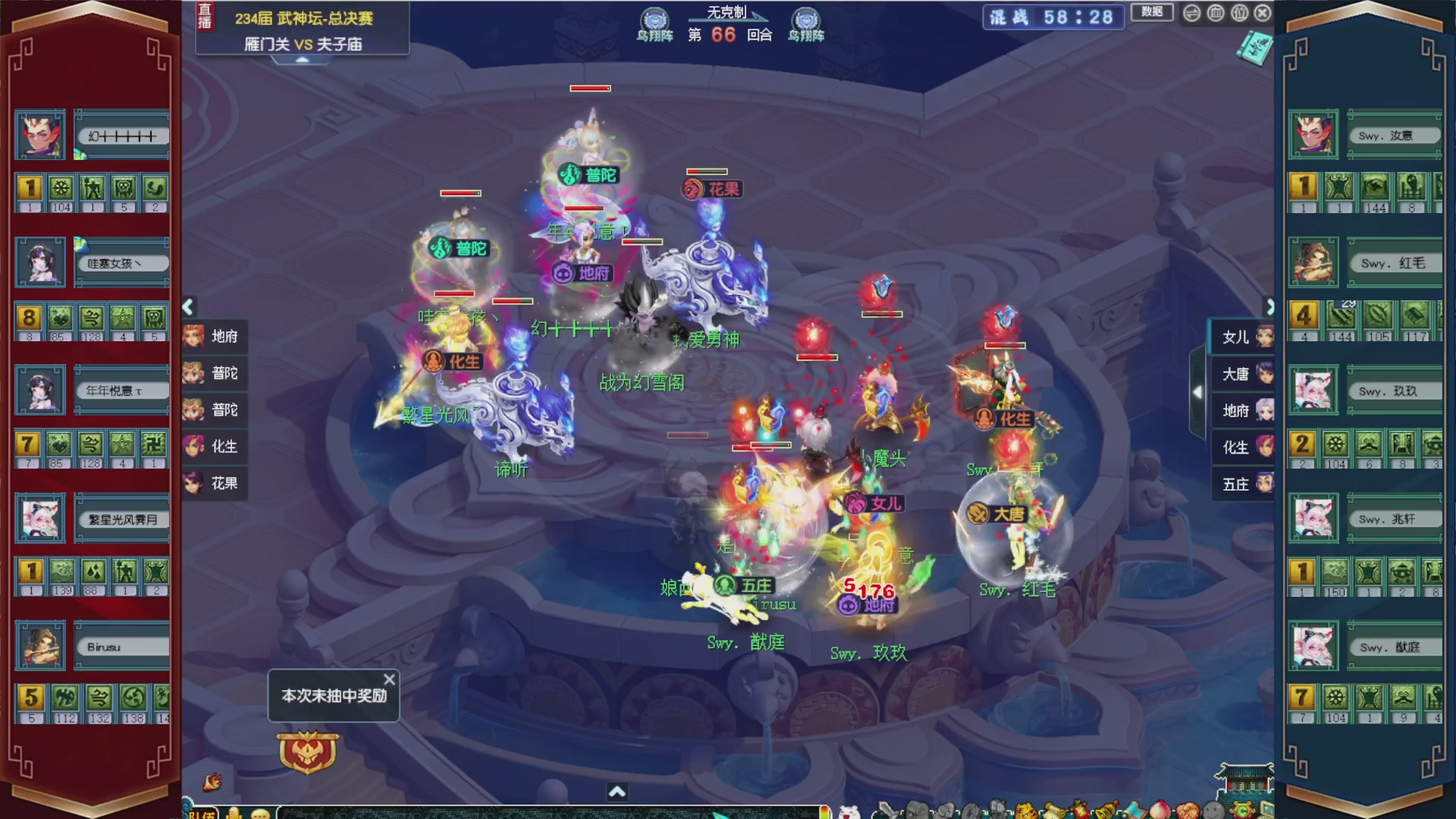Click the tiger head icon in the bottom bar
This screenshot has height=819, width=1456.
tap(1025, 810)
